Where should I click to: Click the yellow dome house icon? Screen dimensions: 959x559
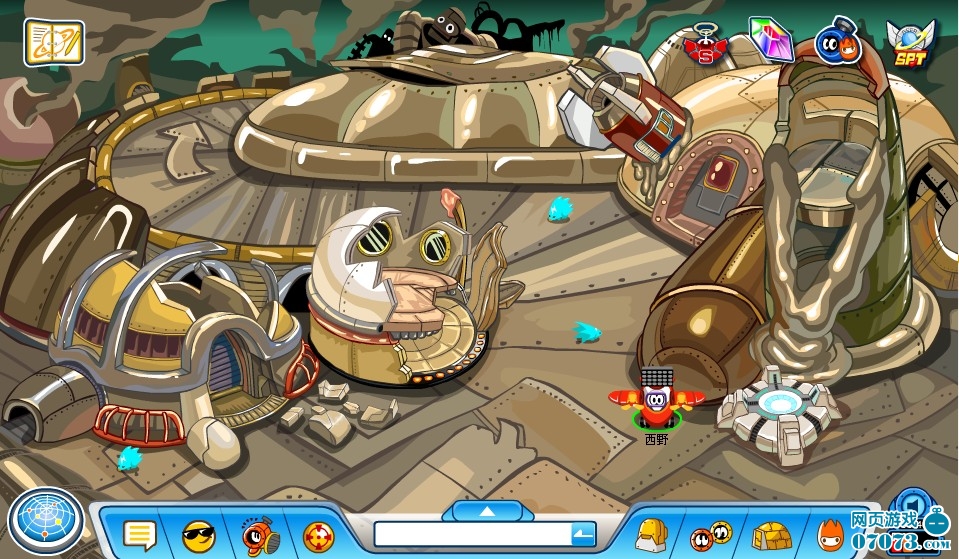771,536
